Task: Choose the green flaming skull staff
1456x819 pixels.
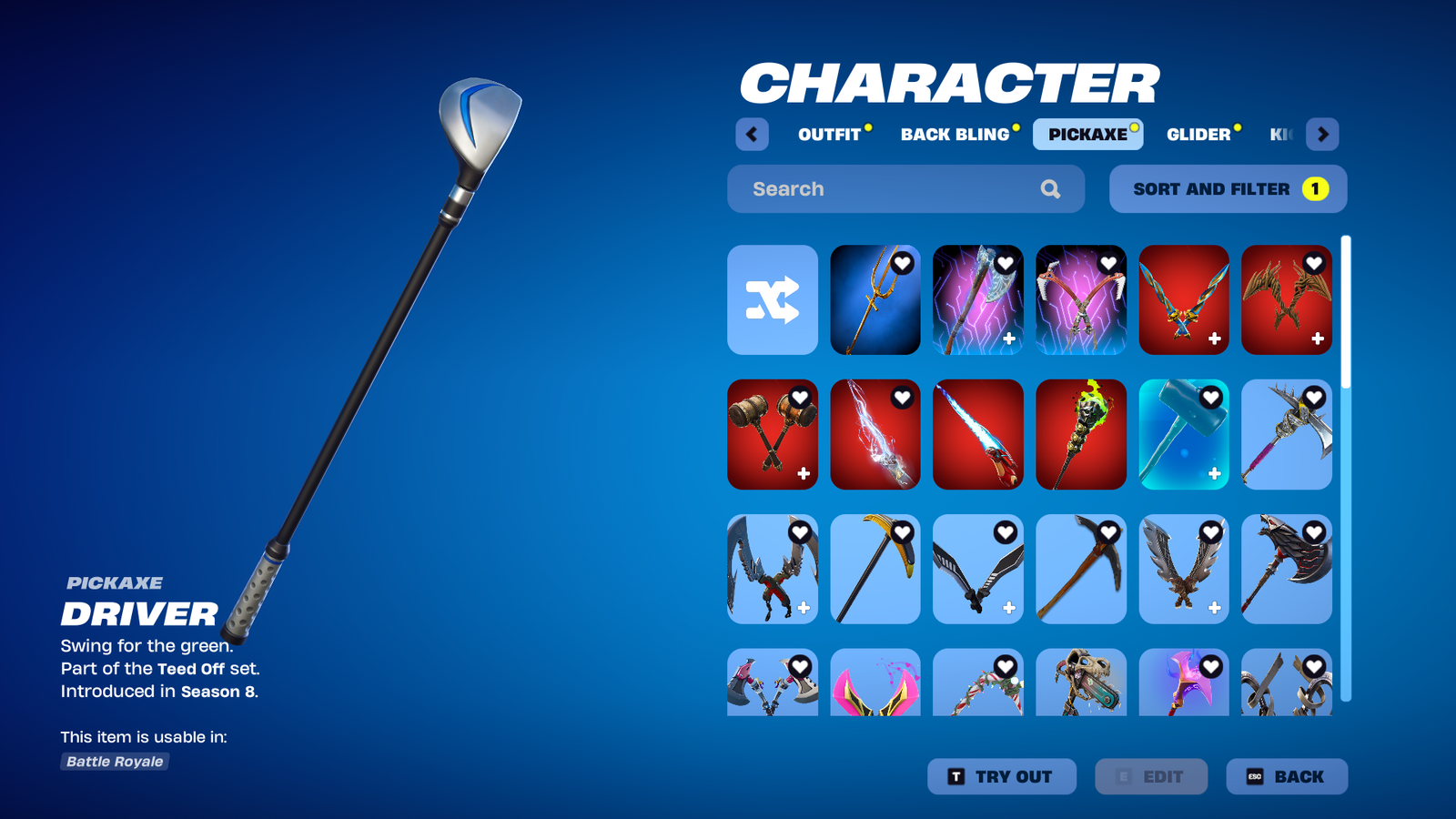Action: pos(1080,434)
